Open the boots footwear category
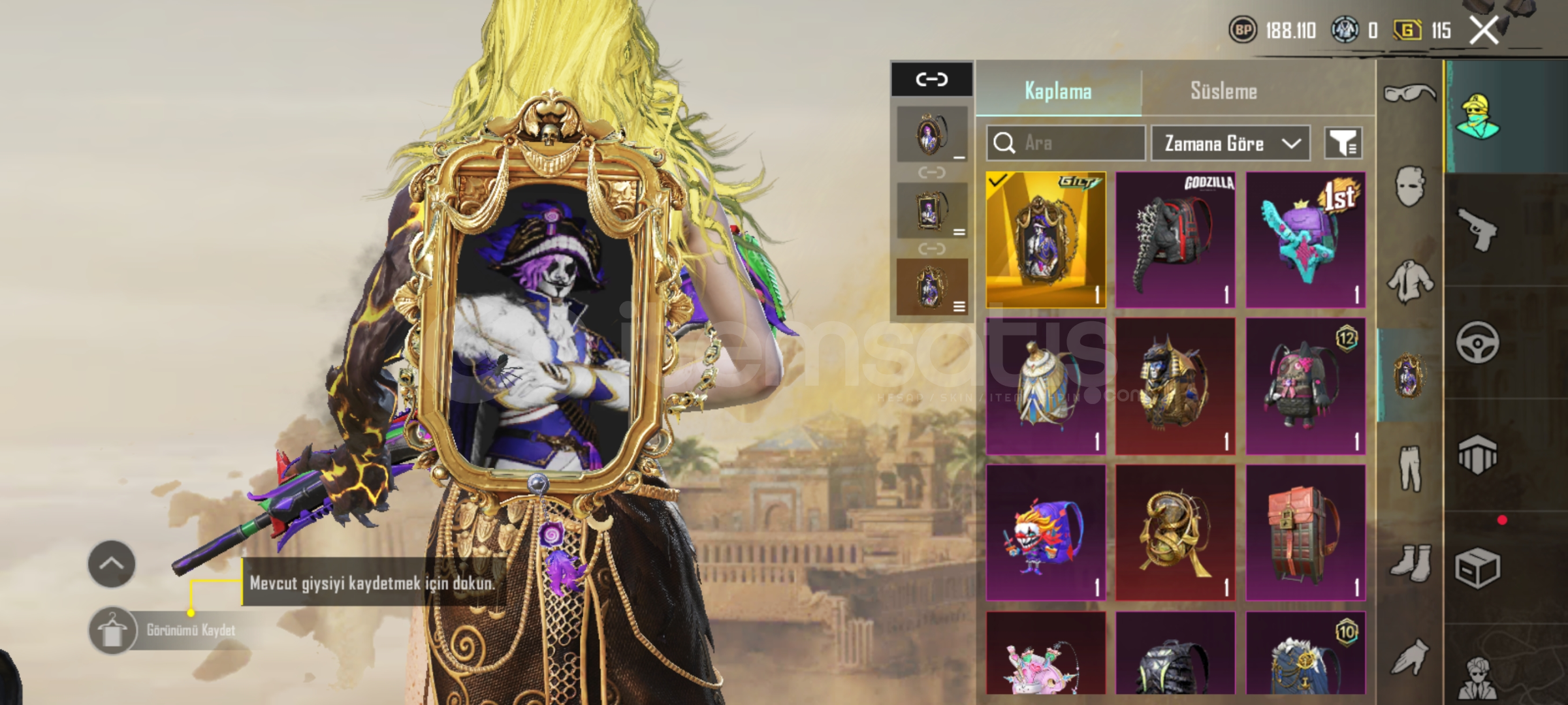The width and height of the screenshot is (1568, 705). pos(1409,562)
